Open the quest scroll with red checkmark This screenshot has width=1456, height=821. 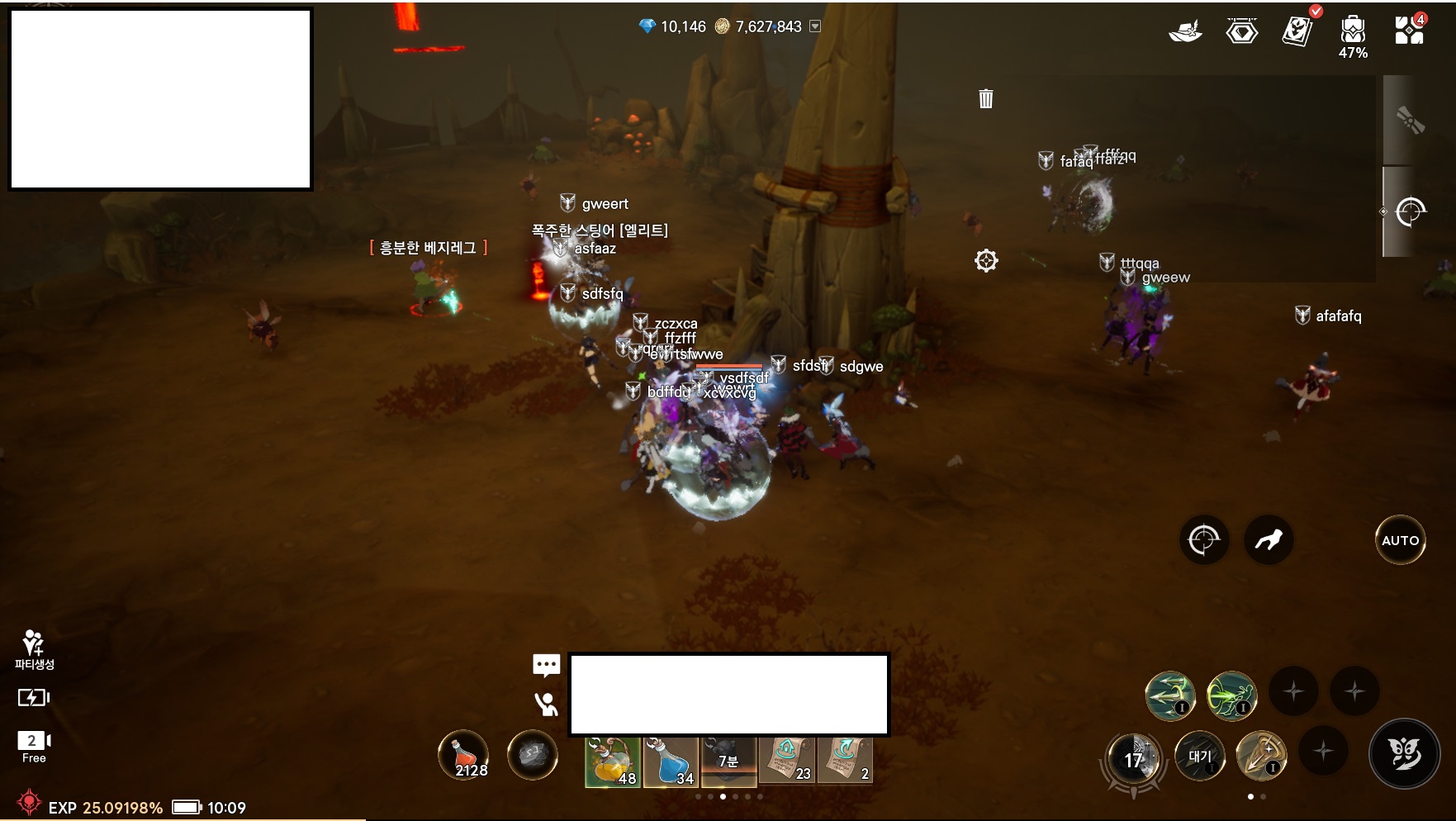(x=1297, y=31)
